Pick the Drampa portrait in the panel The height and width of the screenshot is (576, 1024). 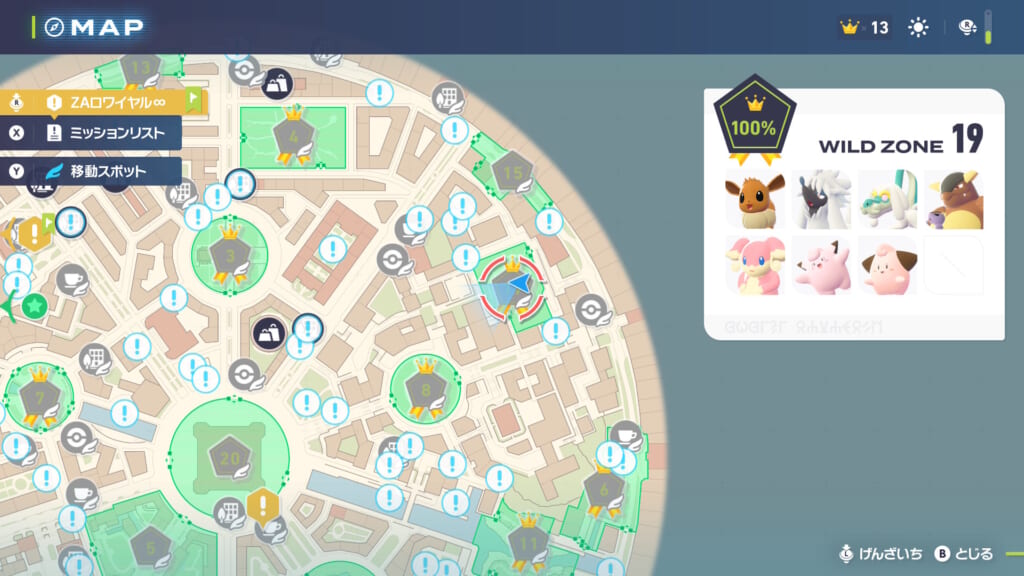[x=887, y=200]
